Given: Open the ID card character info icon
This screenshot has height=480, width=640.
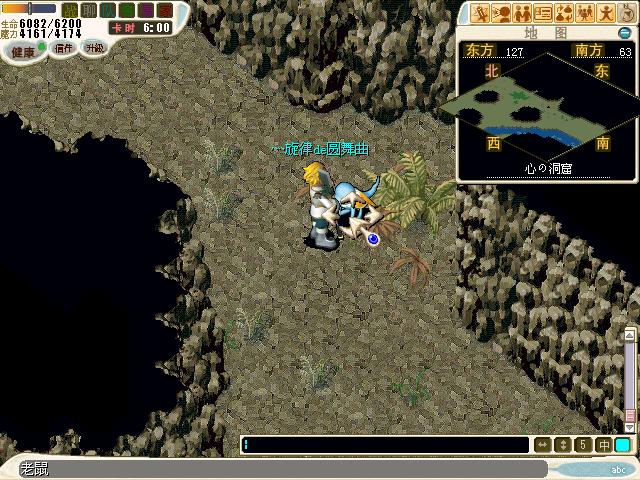Looking at the screenshot, I should click(543, 13).
